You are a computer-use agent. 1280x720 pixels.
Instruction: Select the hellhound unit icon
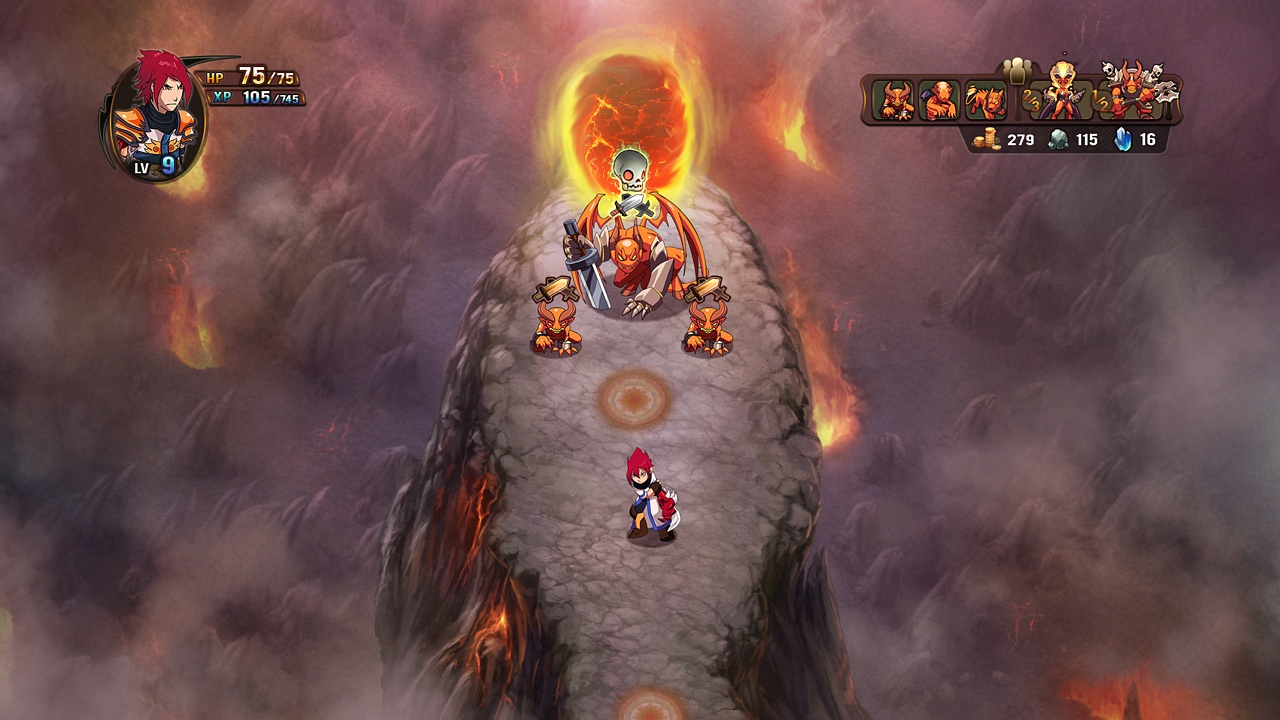pyautogui.click(x=985, y=100)
